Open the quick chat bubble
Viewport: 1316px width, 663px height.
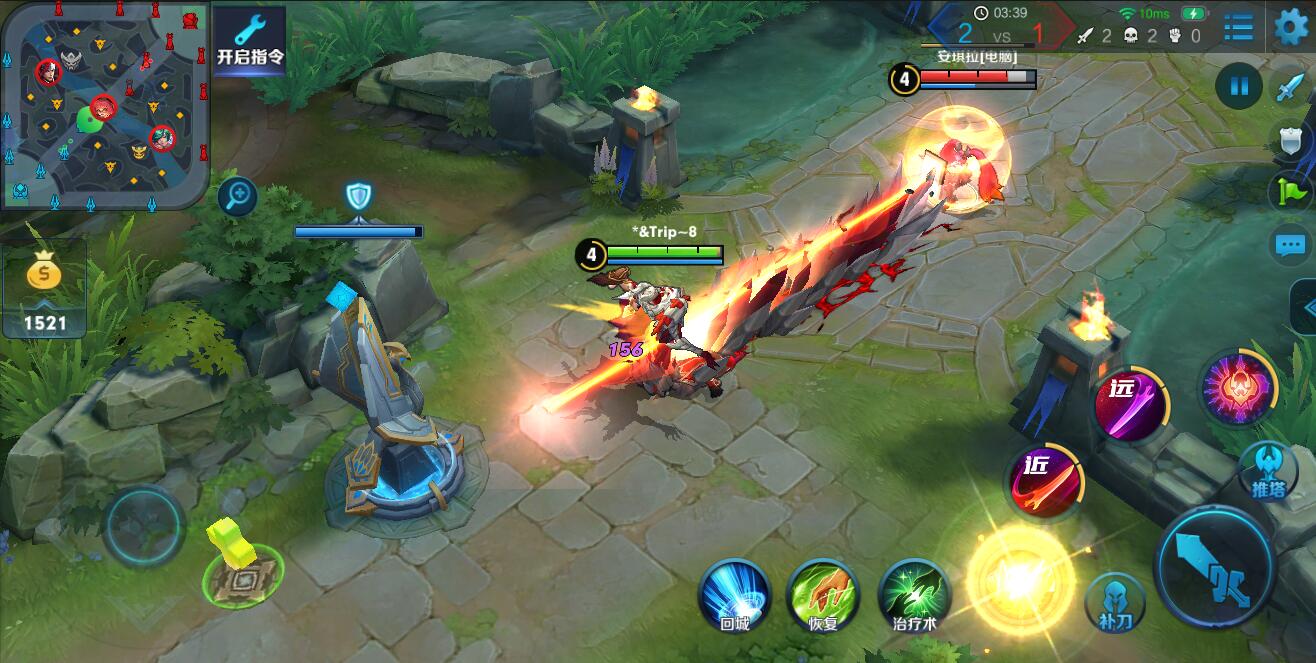(1290, 244)
